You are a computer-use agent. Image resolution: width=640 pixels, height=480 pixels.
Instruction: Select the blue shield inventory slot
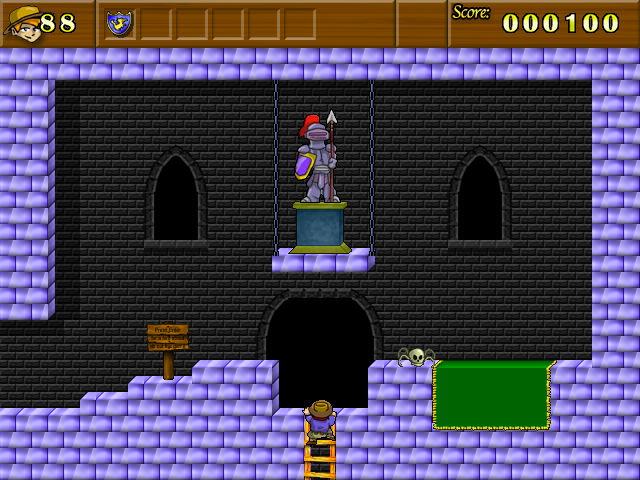coord(120,23)
